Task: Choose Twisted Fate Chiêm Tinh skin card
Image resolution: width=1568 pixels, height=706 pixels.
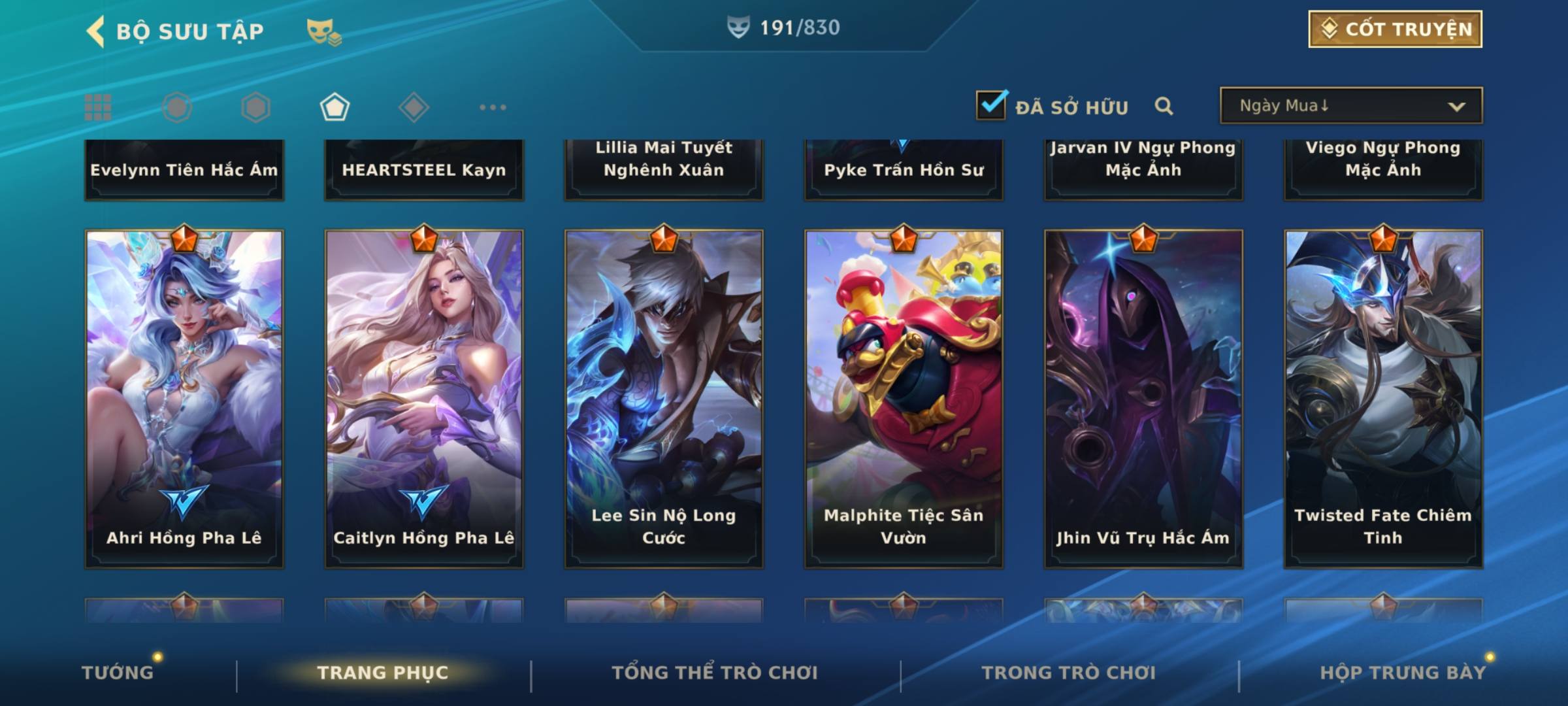Action: (1383, 399)
